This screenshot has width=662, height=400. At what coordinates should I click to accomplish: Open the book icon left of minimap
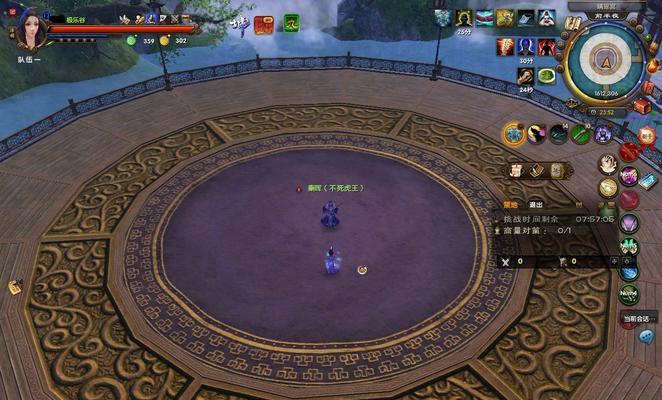[x=573, y=23]
